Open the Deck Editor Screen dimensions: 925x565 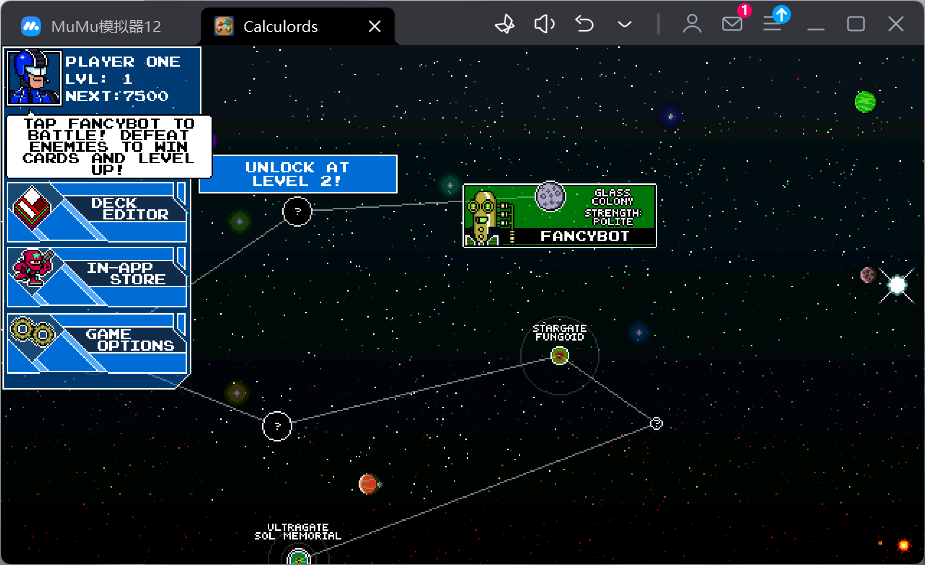(x=97, y=211)
